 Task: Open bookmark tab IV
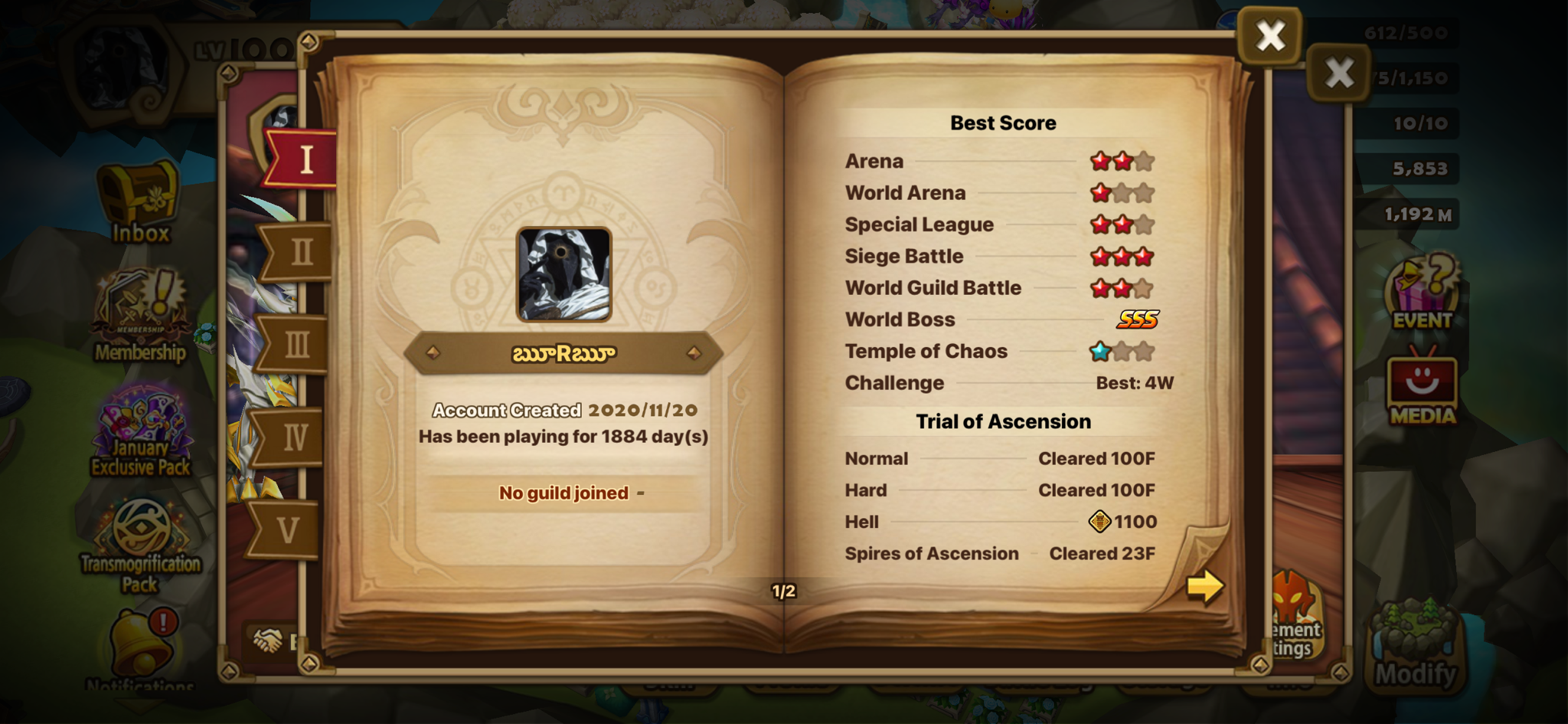click(293, 437)
